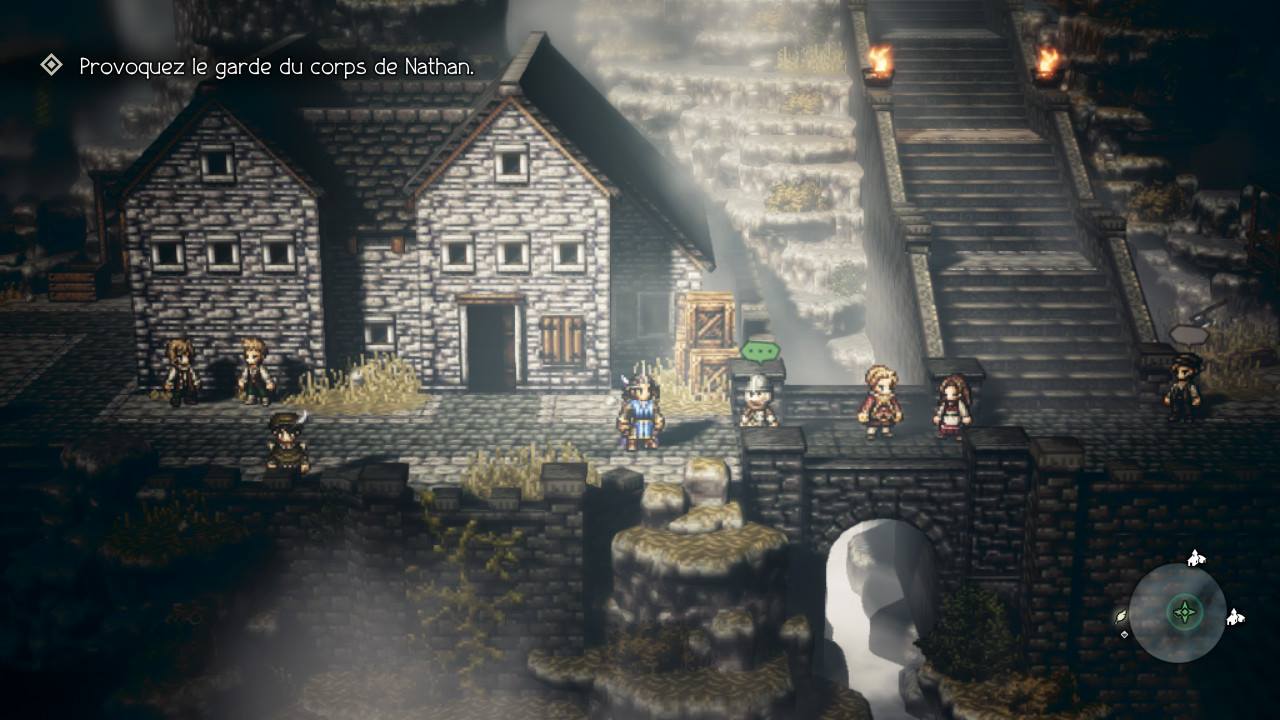The height and width of the screenshot is (720, 1280).
Task: Select the green speech bubble indicator
Action: 759,351
